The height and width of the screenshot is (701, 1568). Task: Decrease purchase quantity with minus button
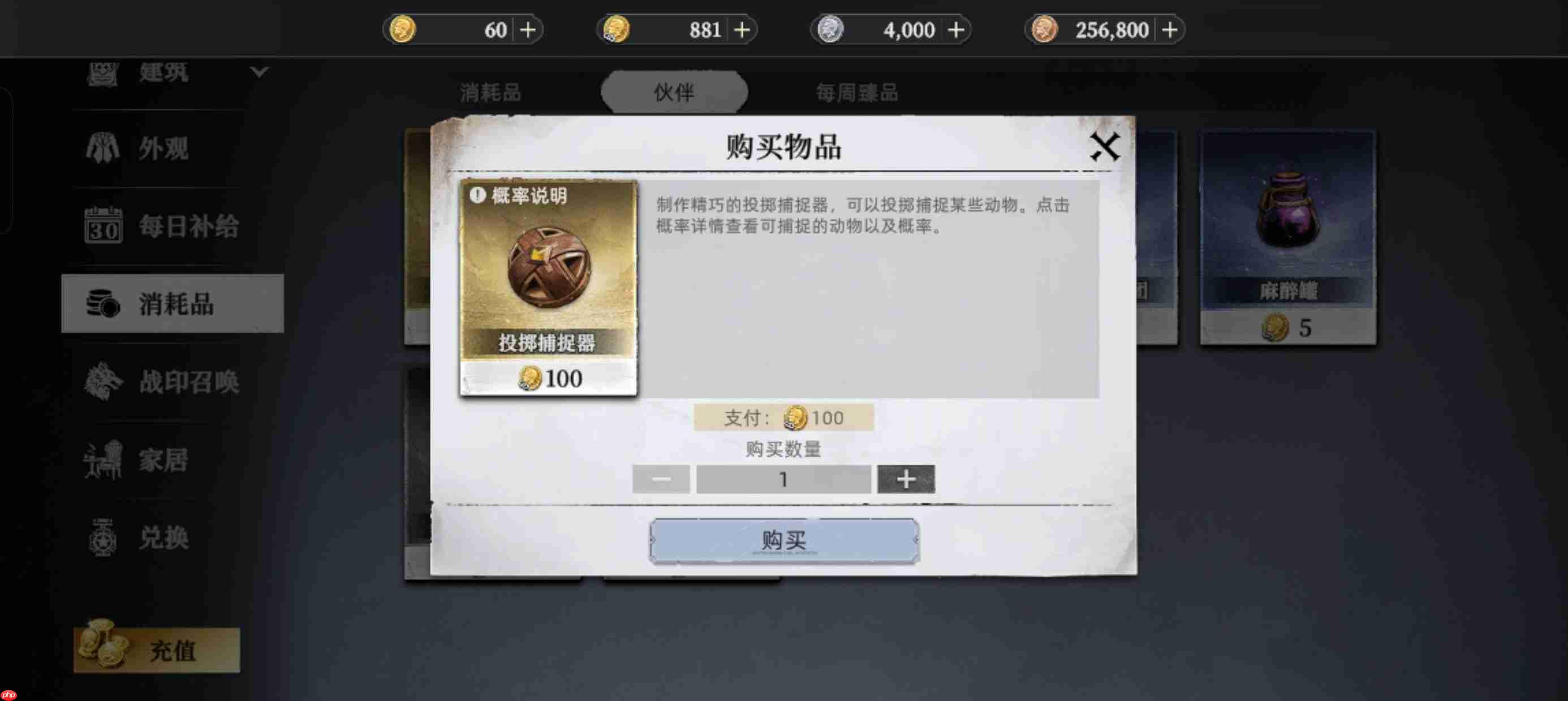[x=662, y=479]
